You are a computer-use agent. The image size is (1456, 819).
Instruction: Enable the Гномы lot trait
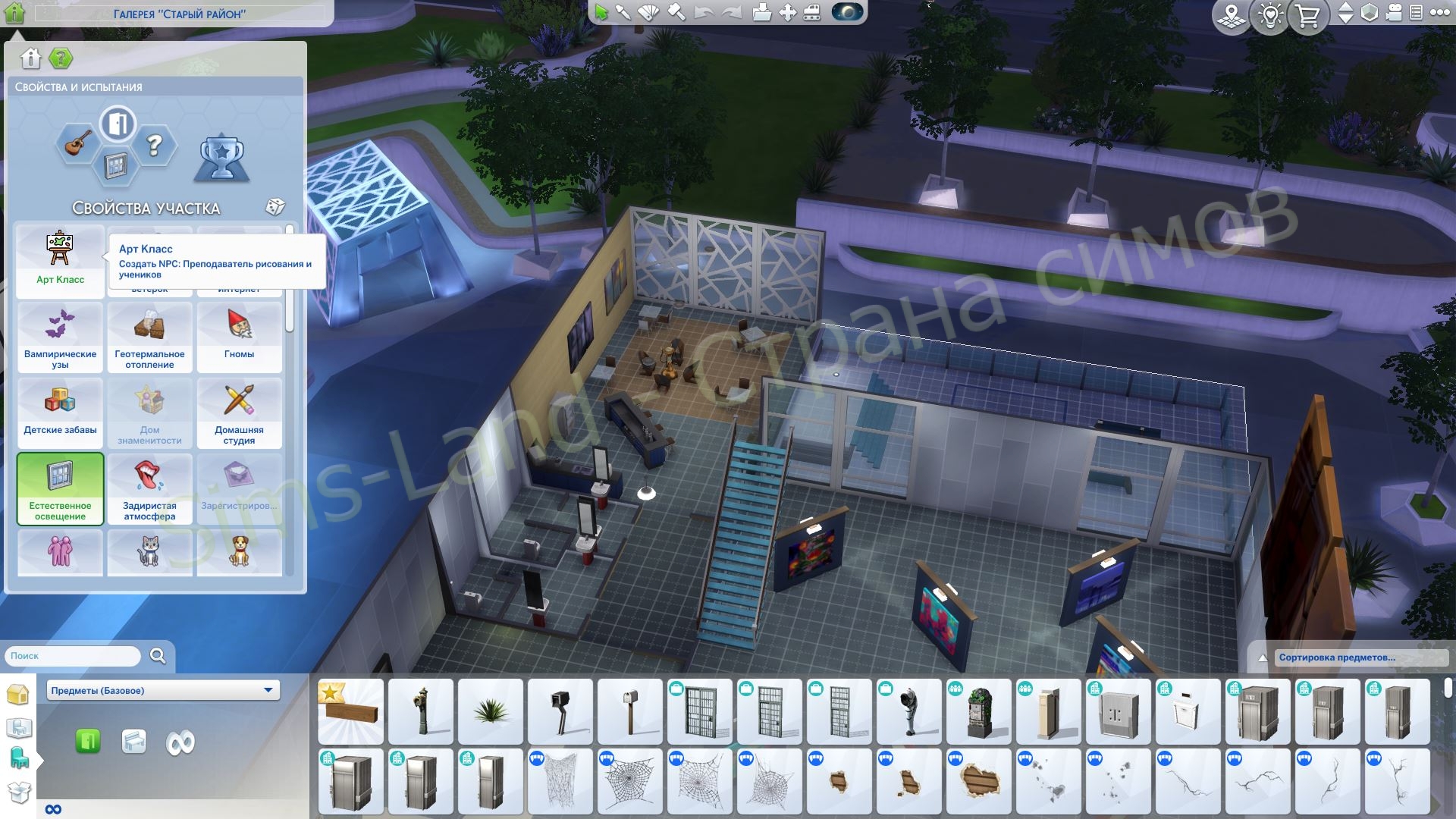click(x=240, y=337)
